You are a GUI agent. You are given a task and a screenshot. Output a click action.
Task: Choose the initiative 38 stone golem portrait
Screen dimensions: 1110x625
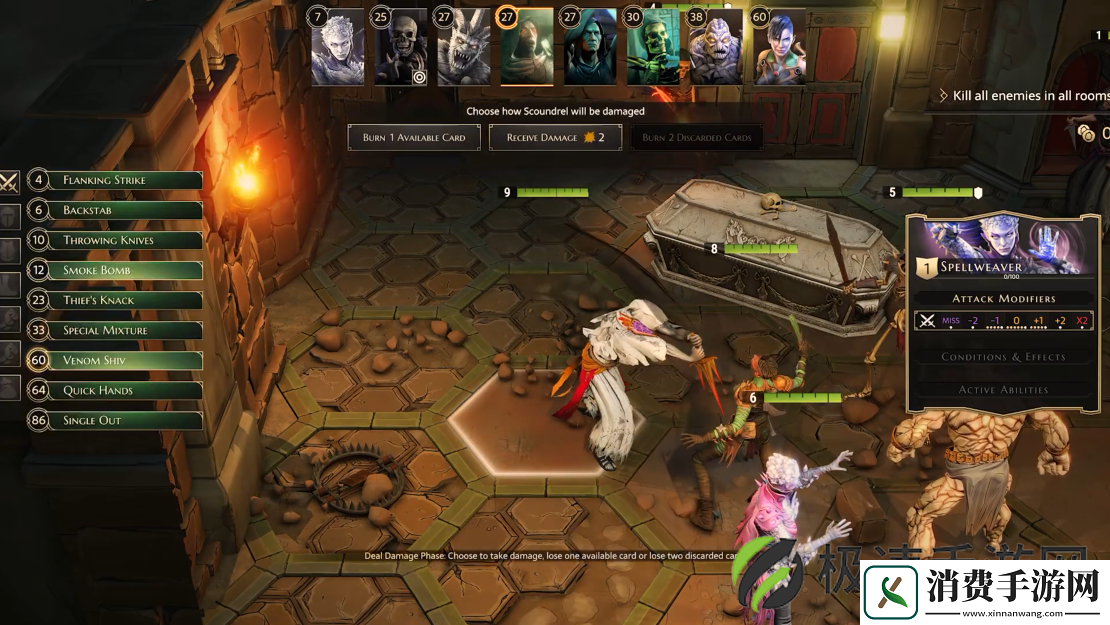[716, 50]
